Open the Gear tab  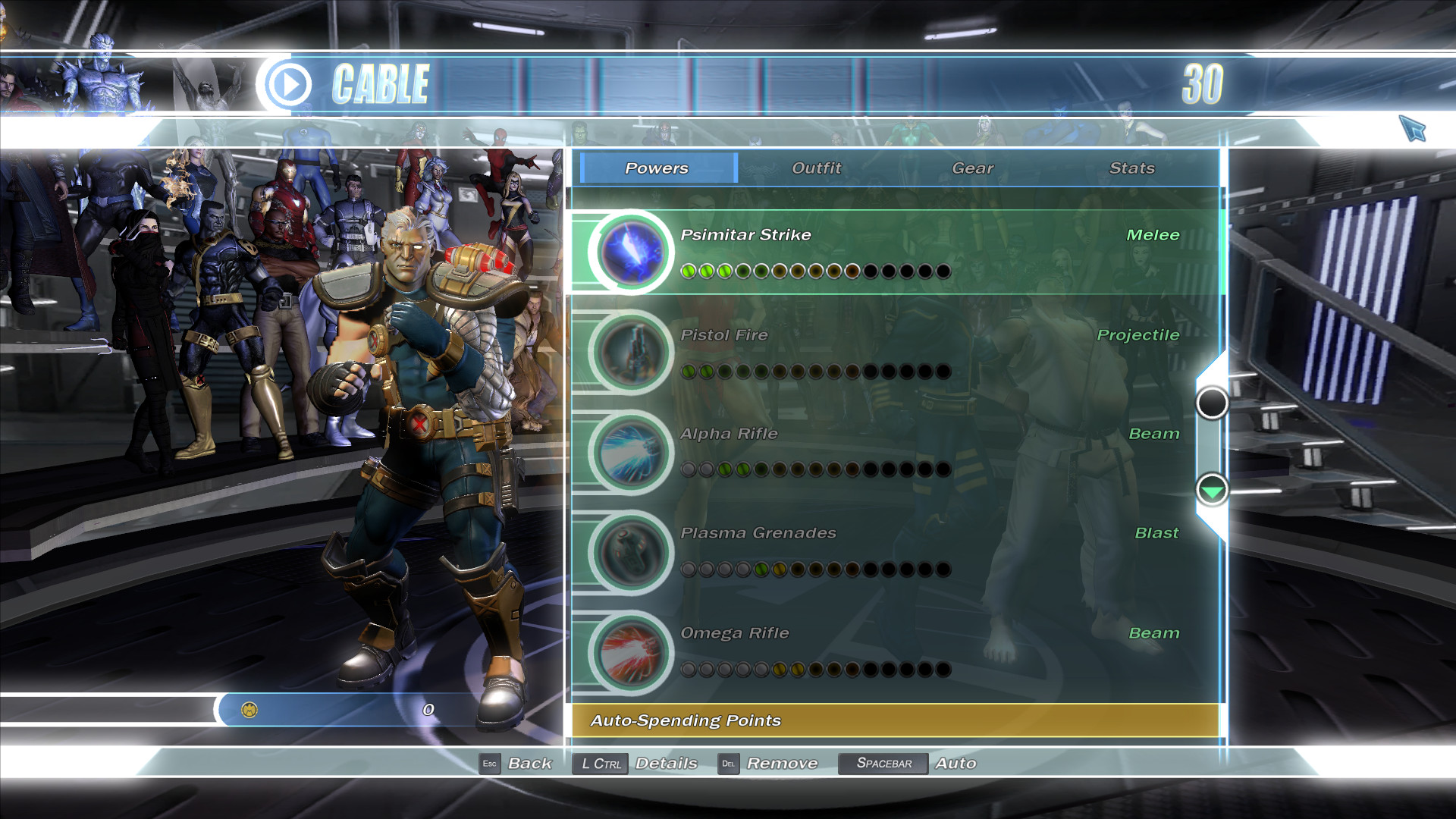(974, 168)
